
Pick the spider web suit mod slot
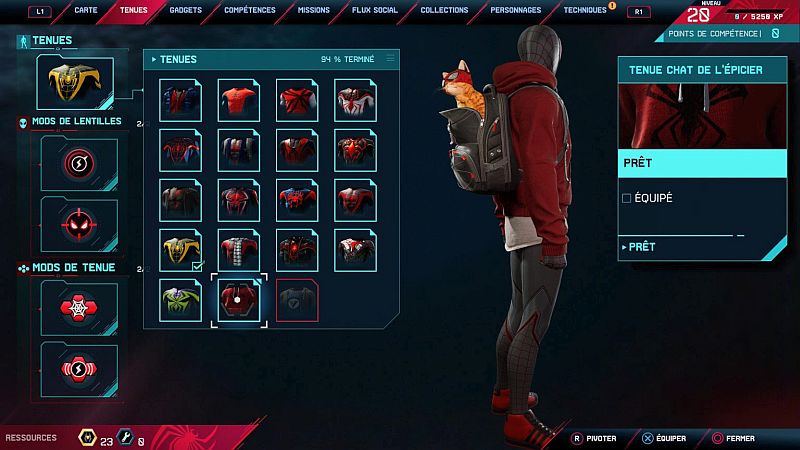click(78, 308)
